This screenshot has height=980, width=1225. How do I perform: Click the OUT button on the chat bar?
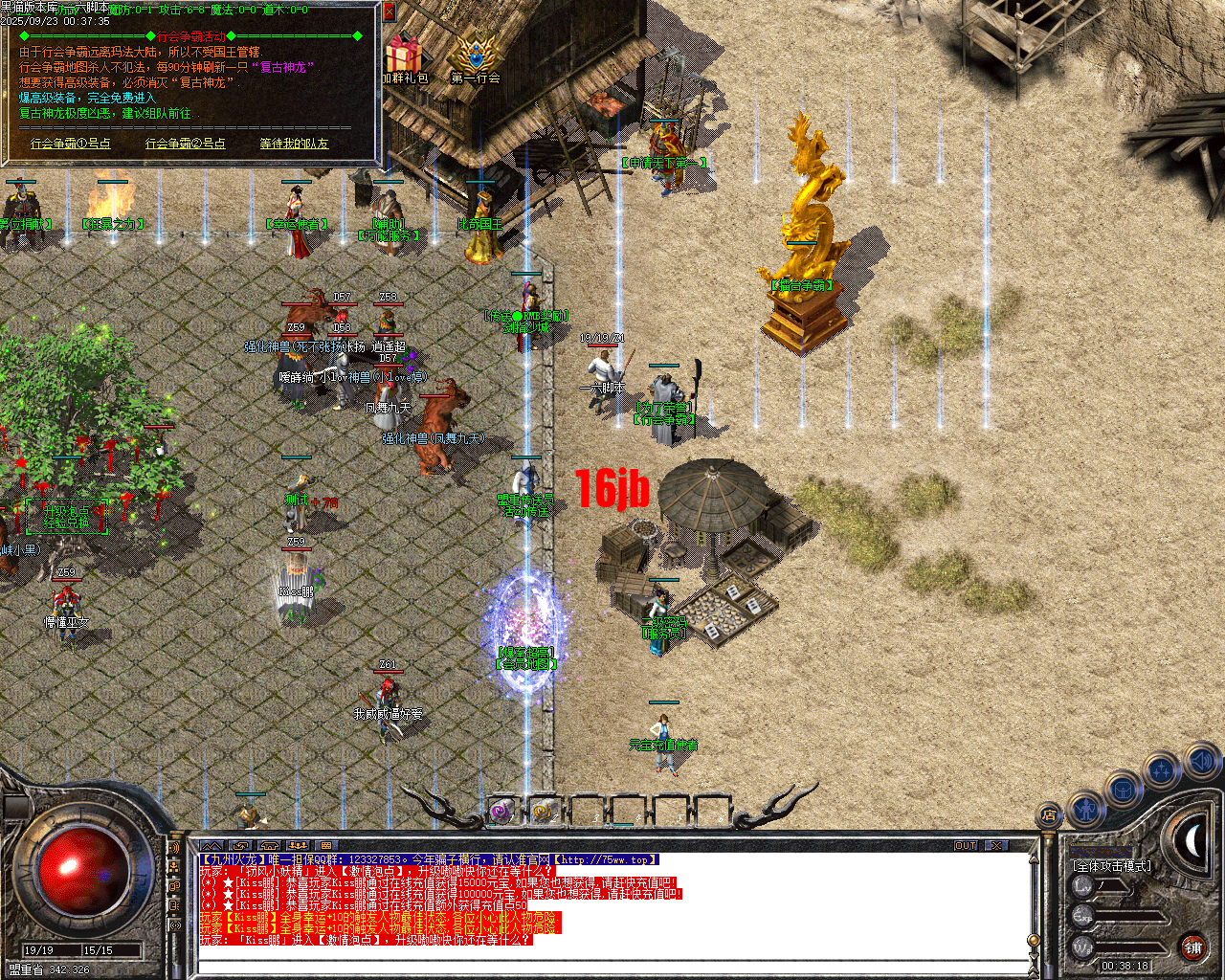(x=967, y=845)
